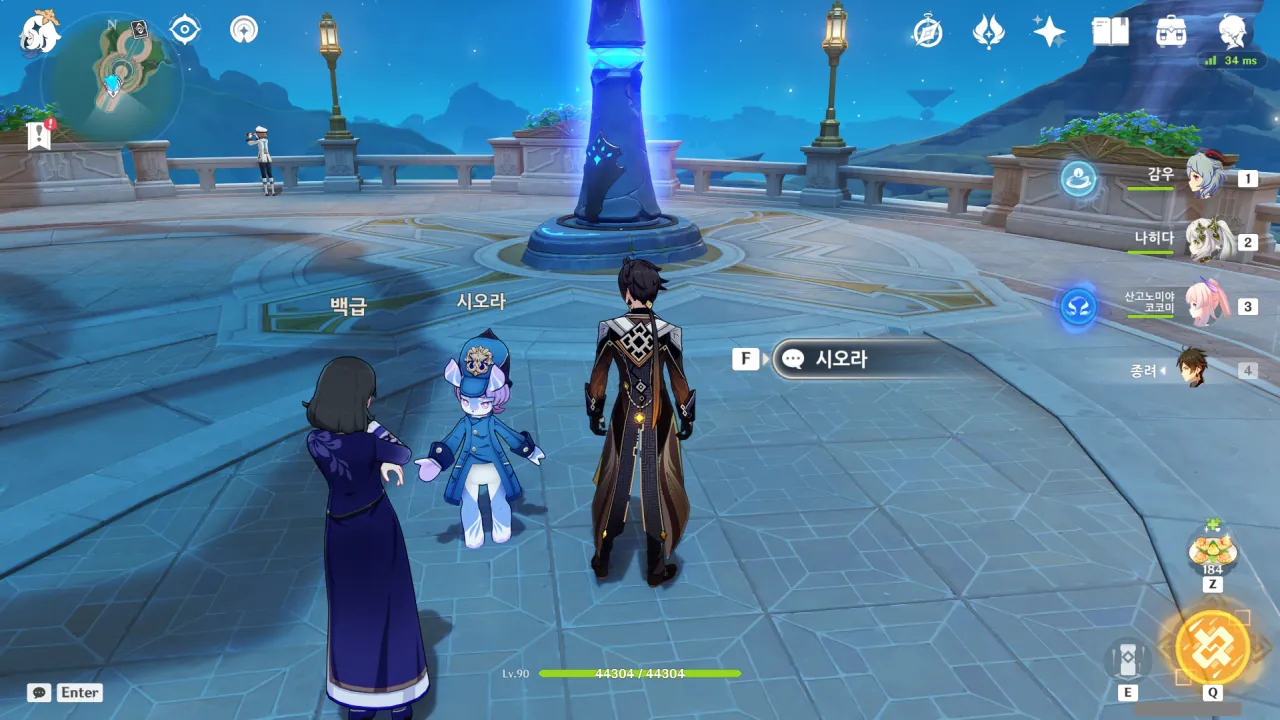
Task: Switch to party member 나히다
Action: 1205,241
